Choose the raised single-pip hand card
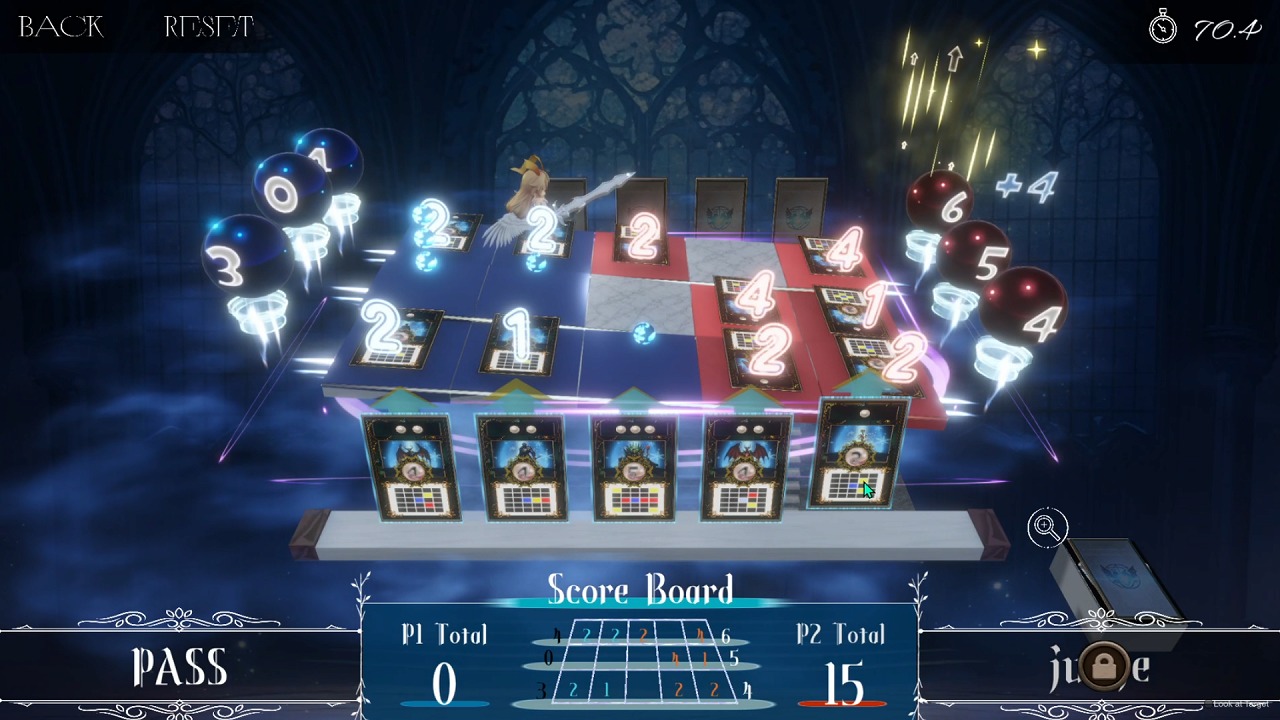 pyautogui.click(x=857, y=455)
